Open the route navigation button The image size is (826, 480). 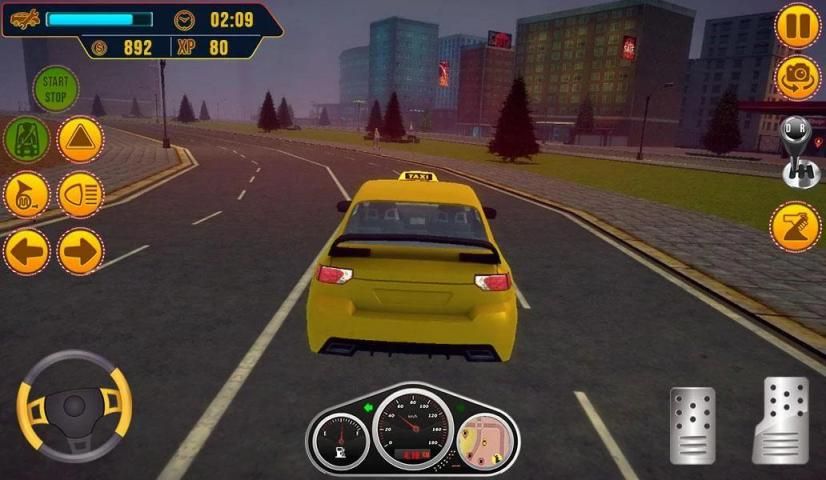click(796, 227)
